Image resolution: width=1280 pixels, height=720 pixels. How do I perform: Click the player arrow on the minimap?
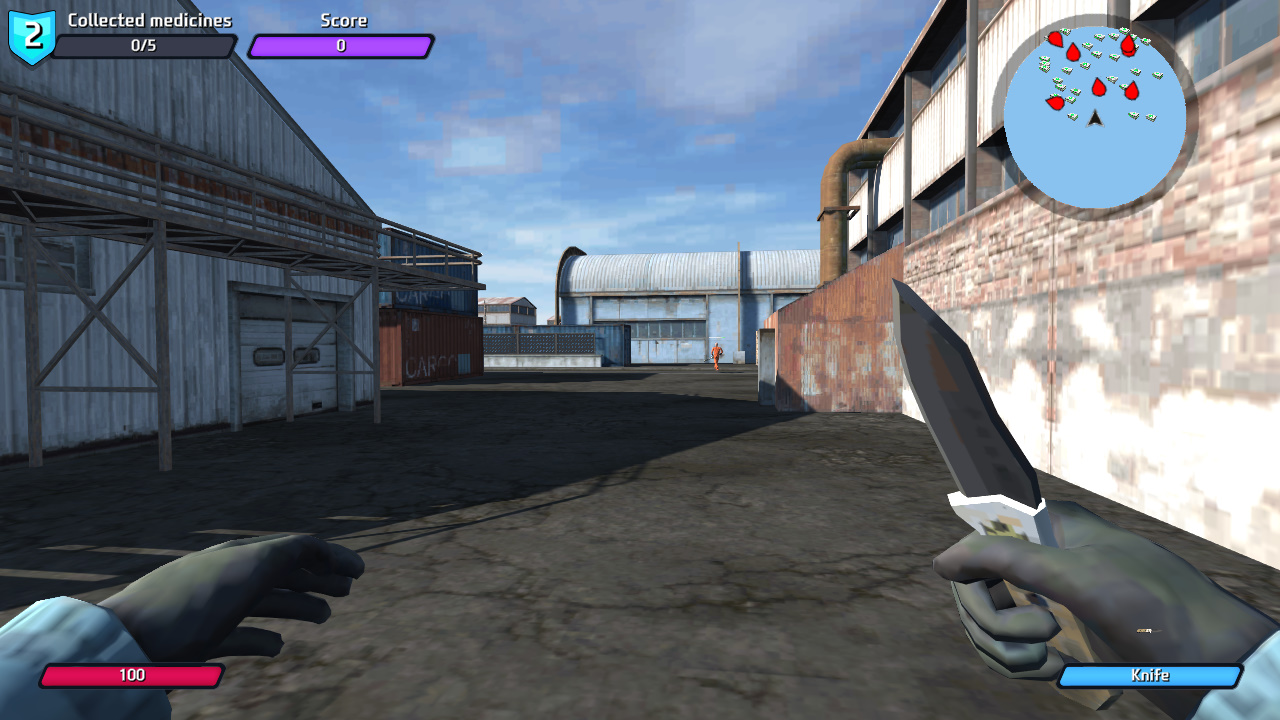point(1096,119)
